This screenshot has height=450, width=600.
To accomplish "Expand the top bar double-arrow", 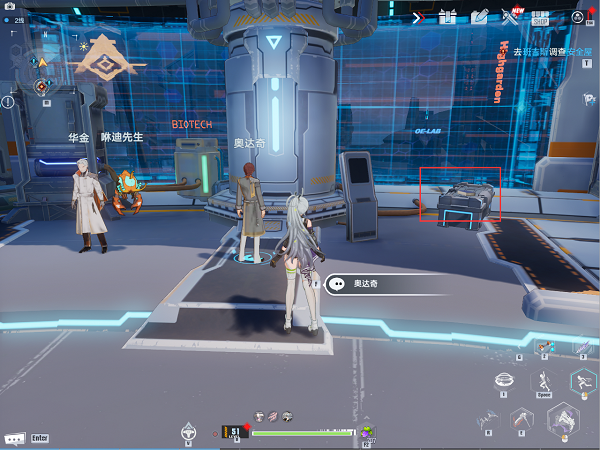I will pyautogui.click(x=419, y=17).
